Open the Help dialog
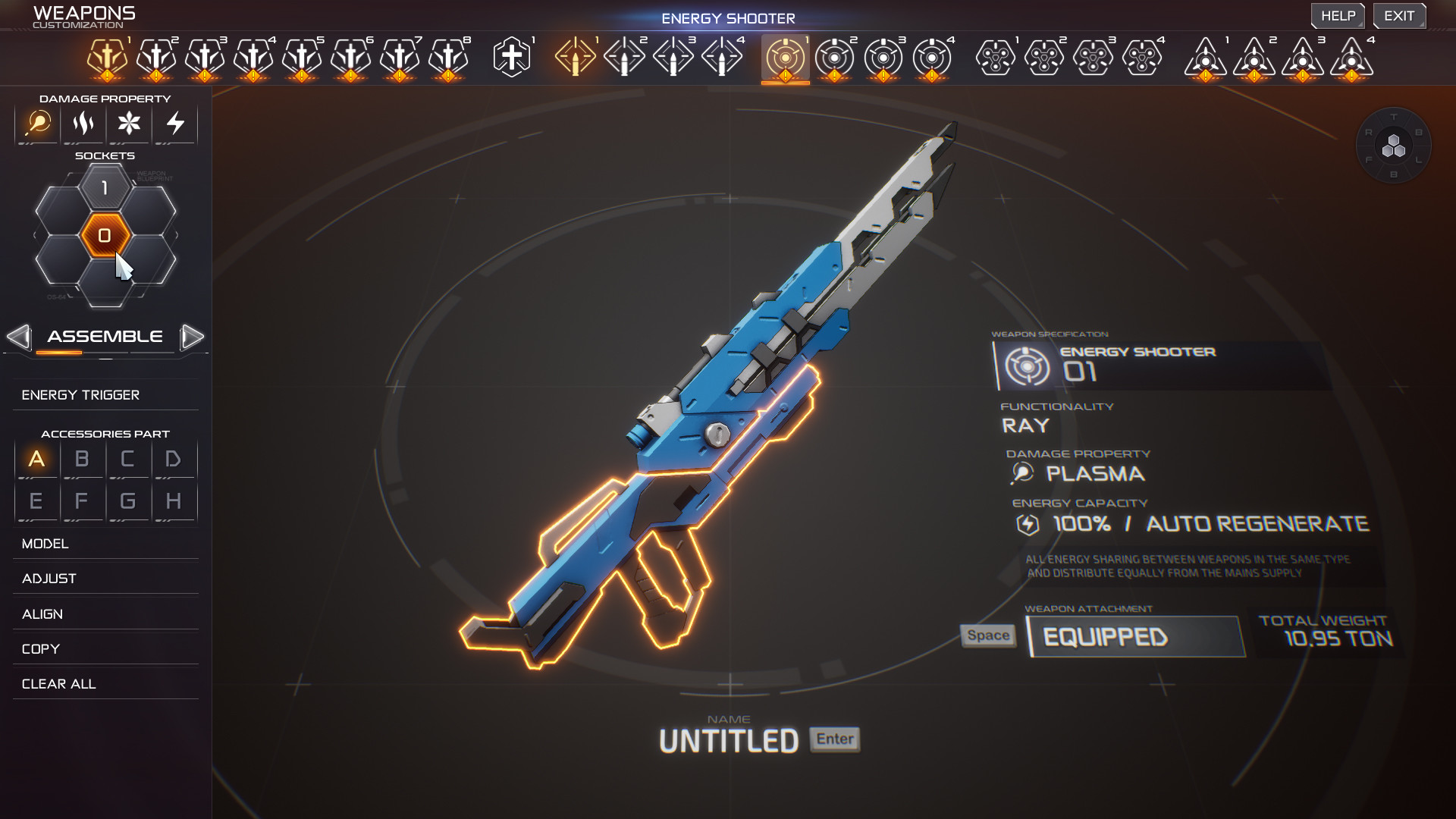Image resolution: width=1456 pixels, height=819 pixels. pos(1338,15)
